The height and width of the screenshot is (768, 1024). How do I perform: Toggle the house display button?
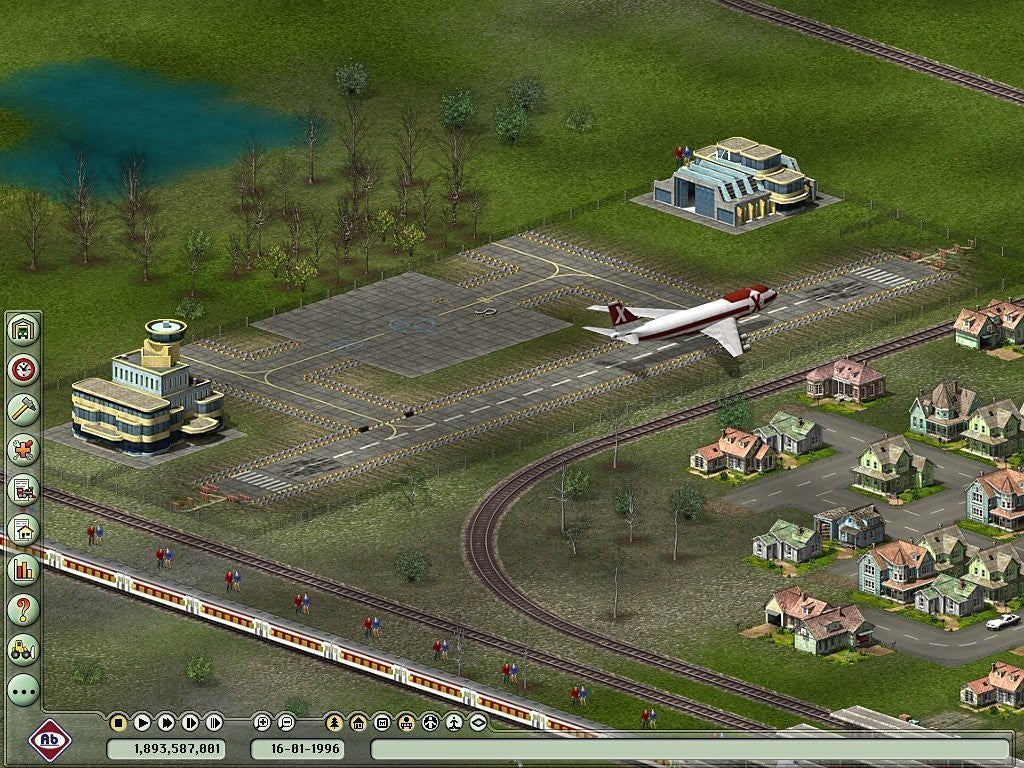pyautogui.click(x=358, y=722)
